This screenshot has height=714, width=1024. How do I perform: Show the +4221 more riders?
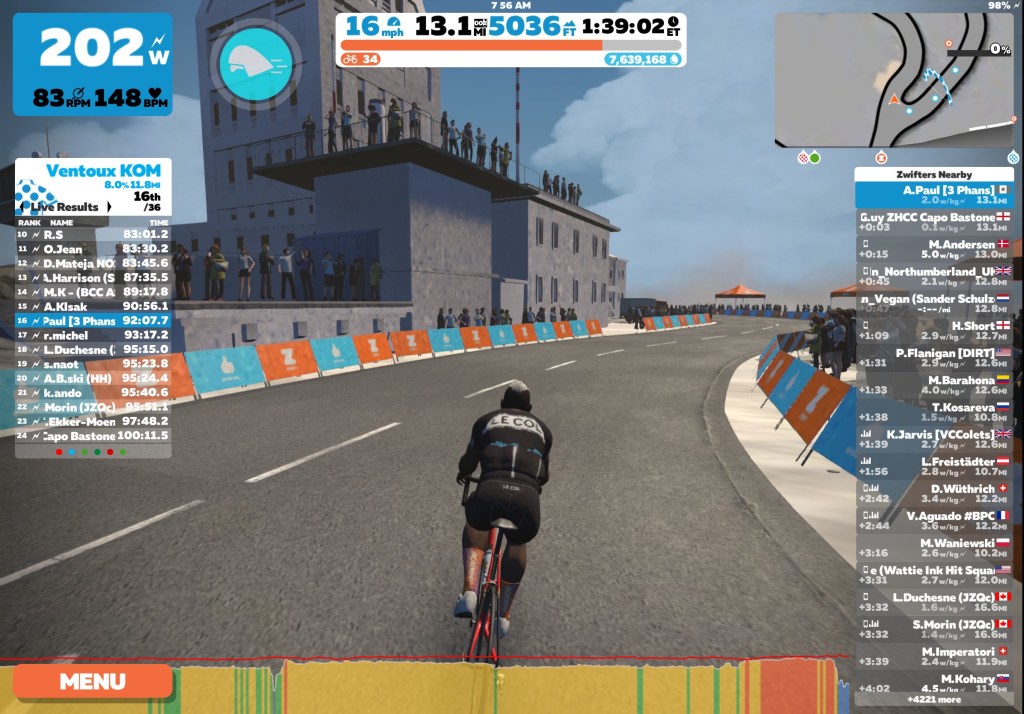click(x=934, y=699)
